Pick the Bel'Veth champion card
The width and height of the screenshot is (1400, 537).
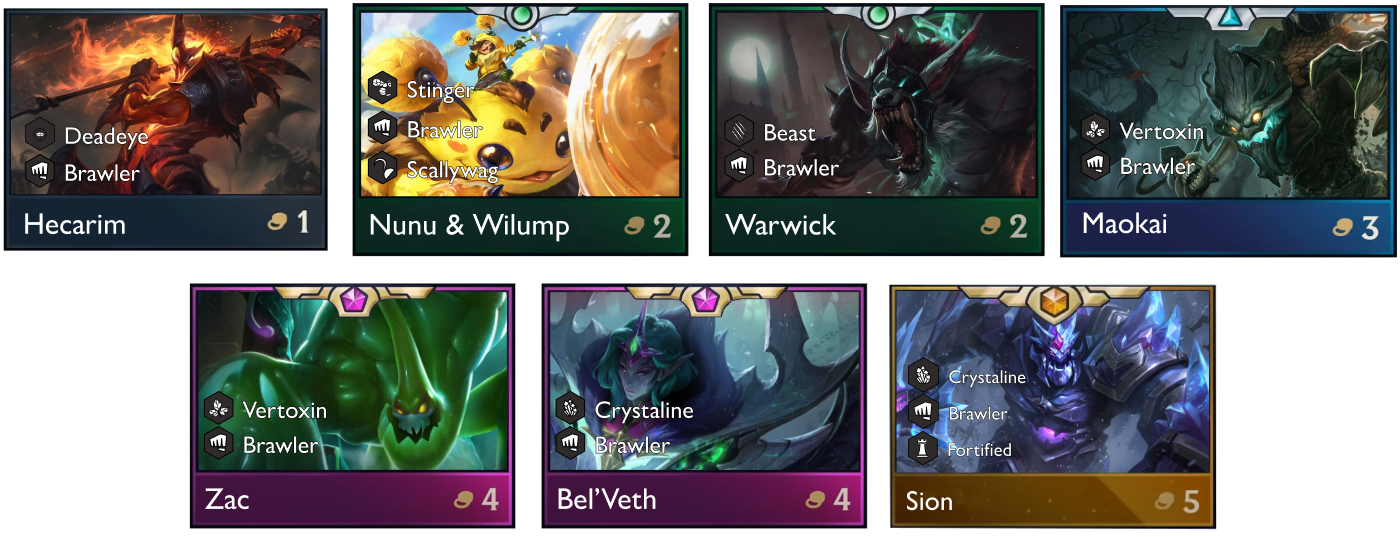tap(704, 405)
